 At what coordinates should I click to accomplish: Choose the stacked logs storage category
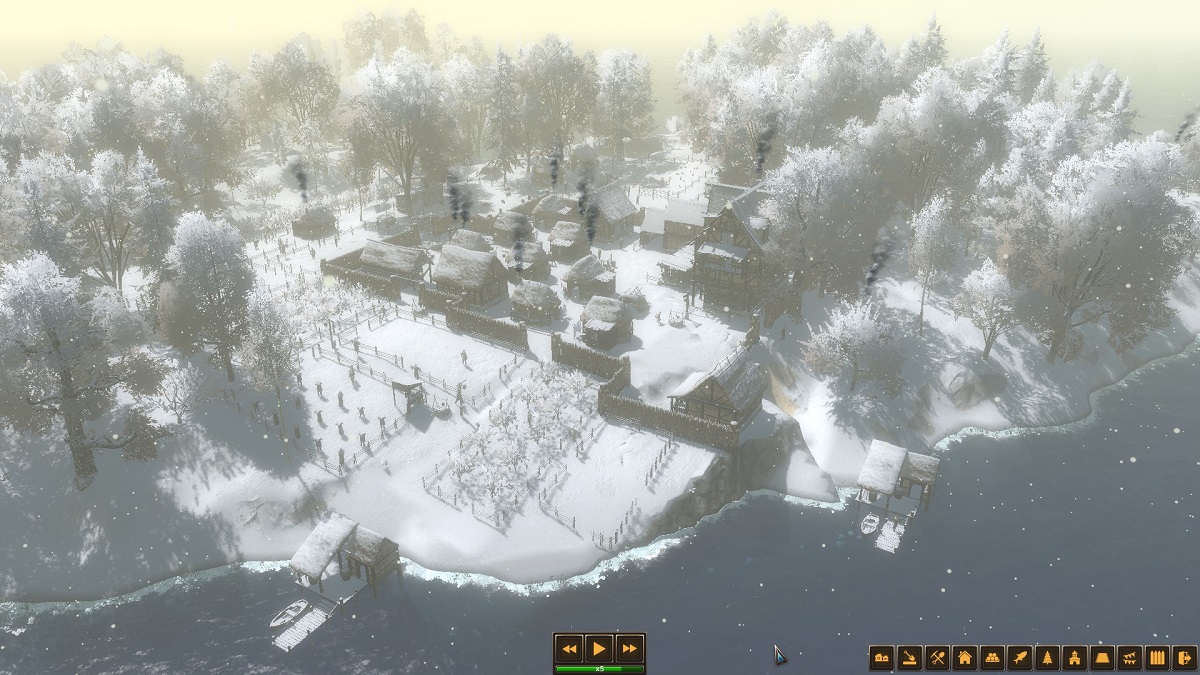point(992,657)
